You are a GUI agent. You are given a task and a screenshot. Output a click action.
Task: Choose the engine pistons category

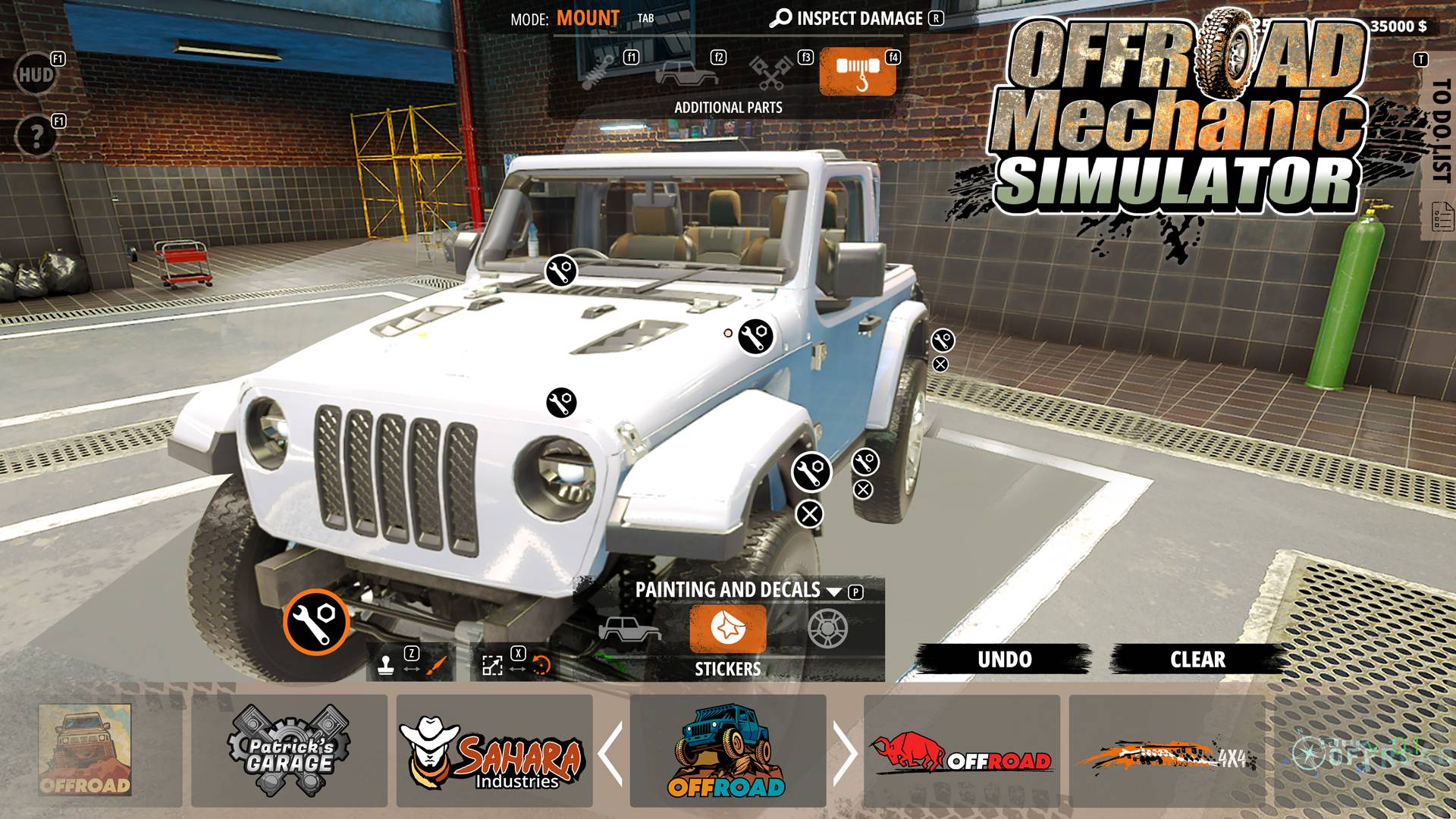[x=771, y=71]
